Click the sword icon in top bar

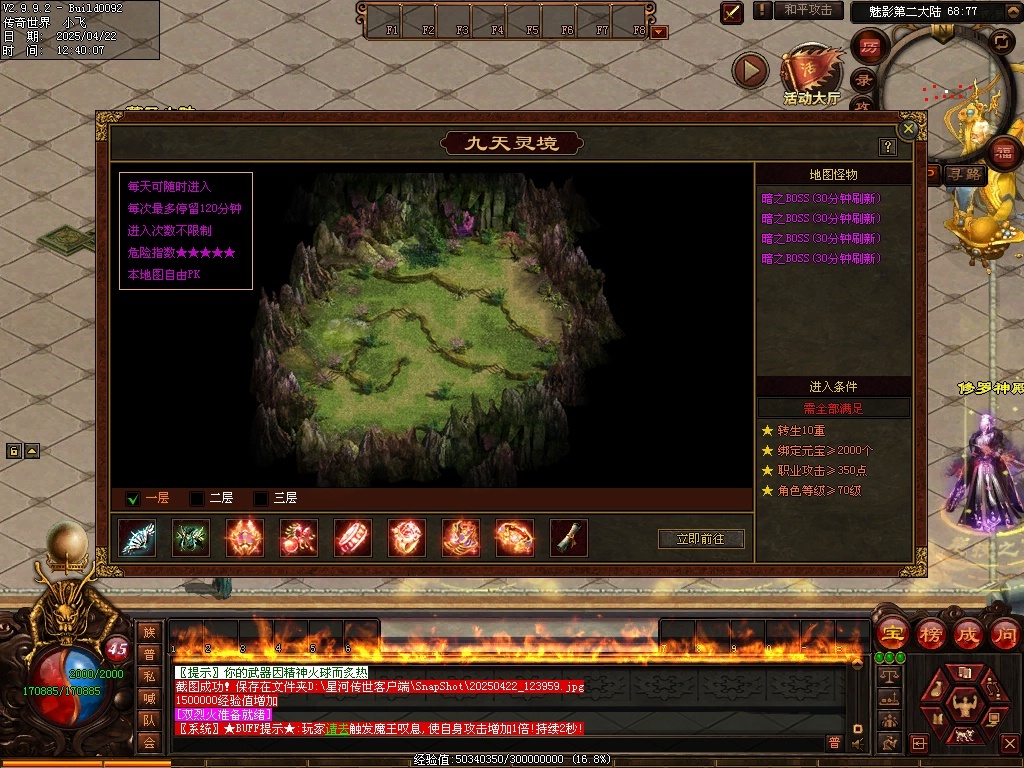pyautogui.click(x=732, y=12)
